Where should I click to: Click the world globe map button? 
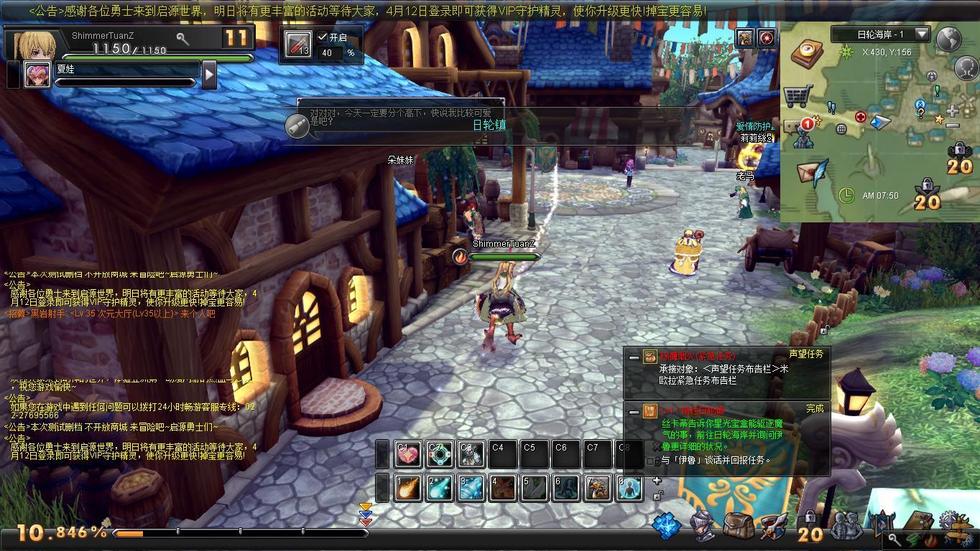(948, 38)
